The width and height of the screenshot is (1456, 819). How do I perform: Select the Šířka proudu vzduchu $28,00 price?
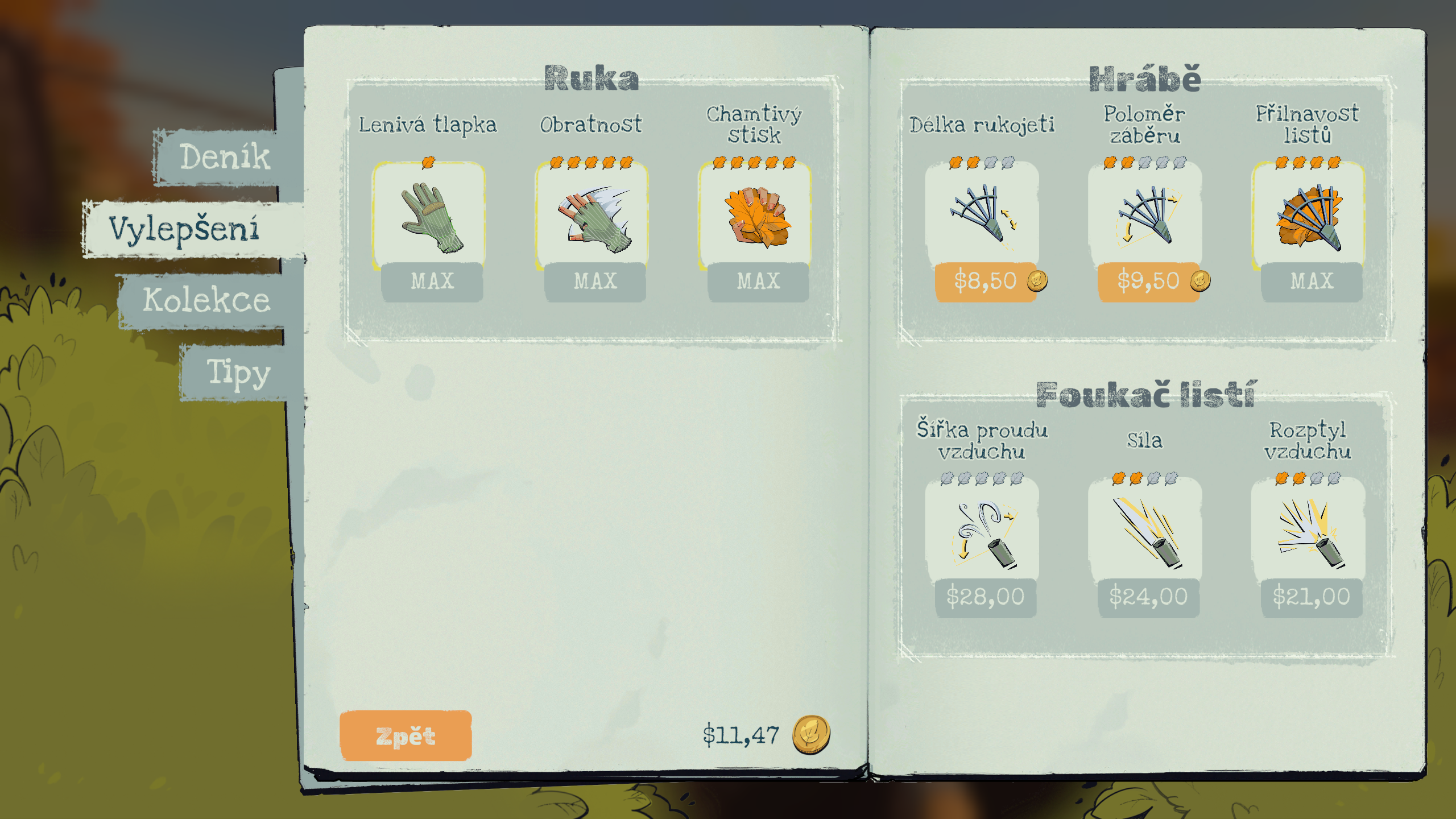pos(986,597)
